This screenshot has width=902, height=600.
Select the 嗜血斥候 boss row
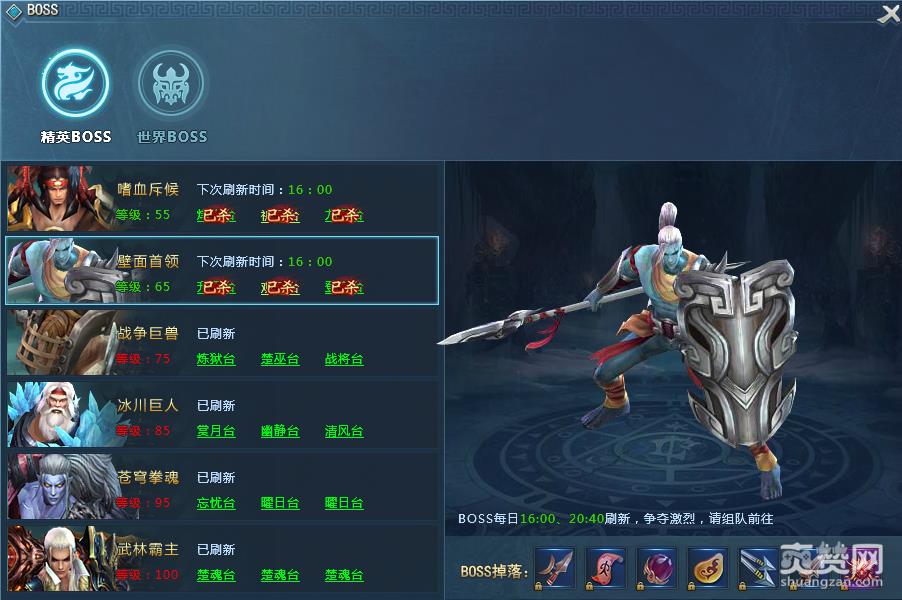[222, 198]
